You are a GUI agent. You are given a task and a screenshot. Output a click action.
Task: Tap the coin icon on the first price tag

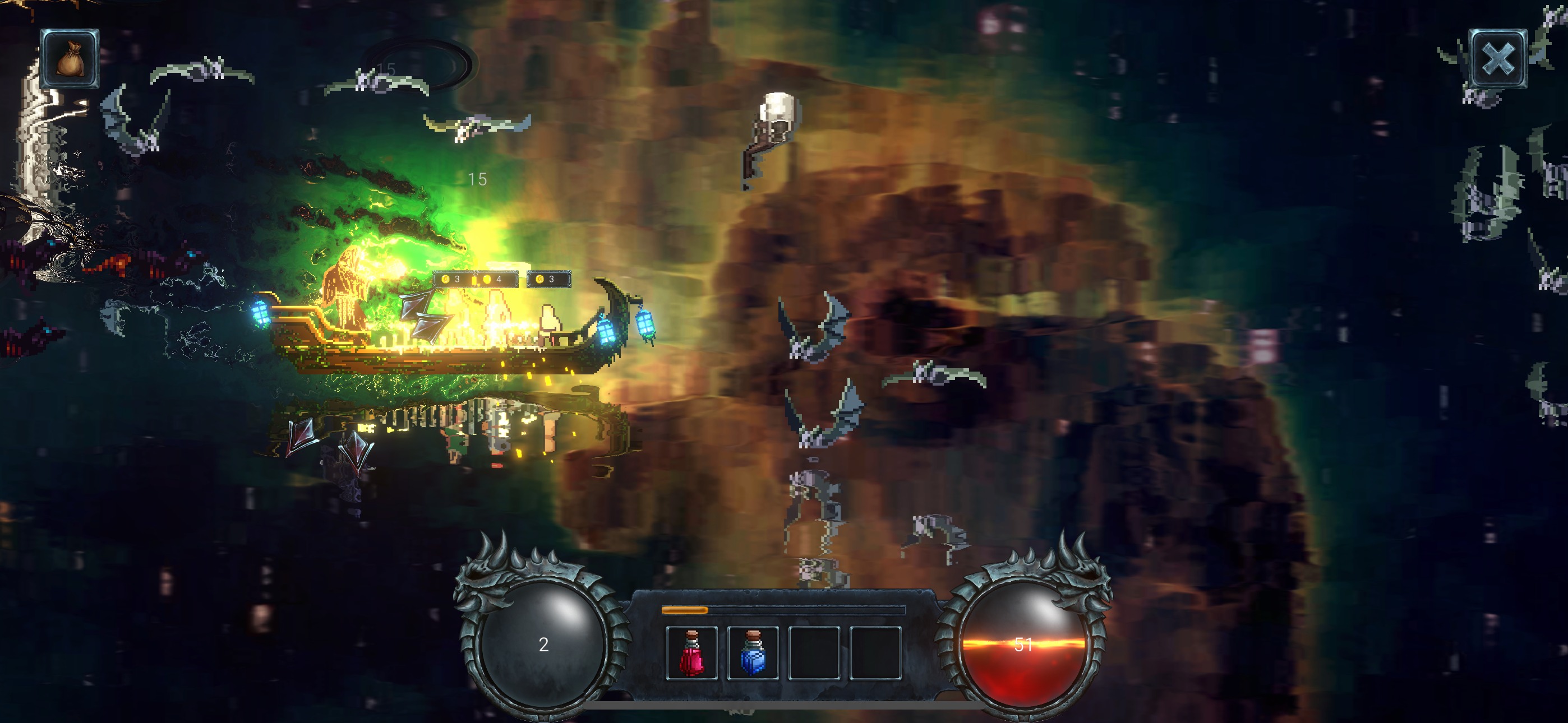pyautogui.click(x=446, y=279)
